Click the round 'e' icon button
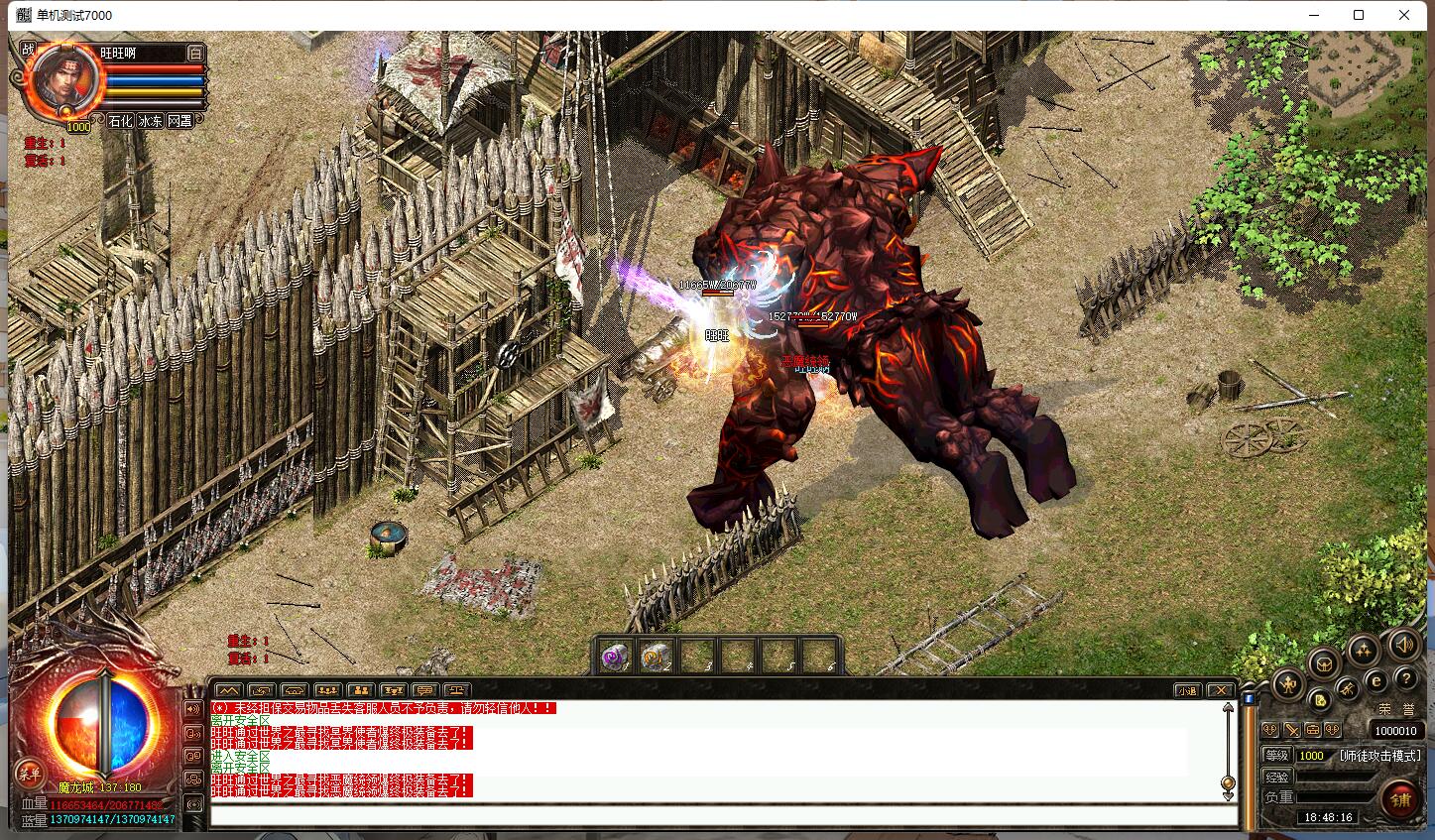Image resolution: width=1435 pixels, height=840 pixels. coord(1375,680)
